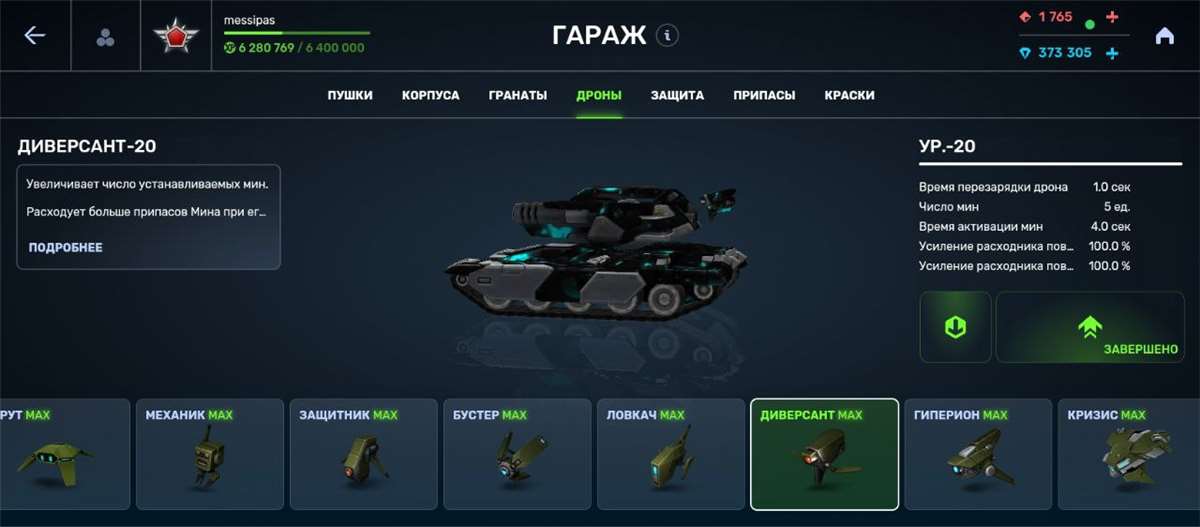This screenshot has height=527, width=1200.
Task: Go back with the arrow button
Action: pyautogui.click(x=35, y=36)
